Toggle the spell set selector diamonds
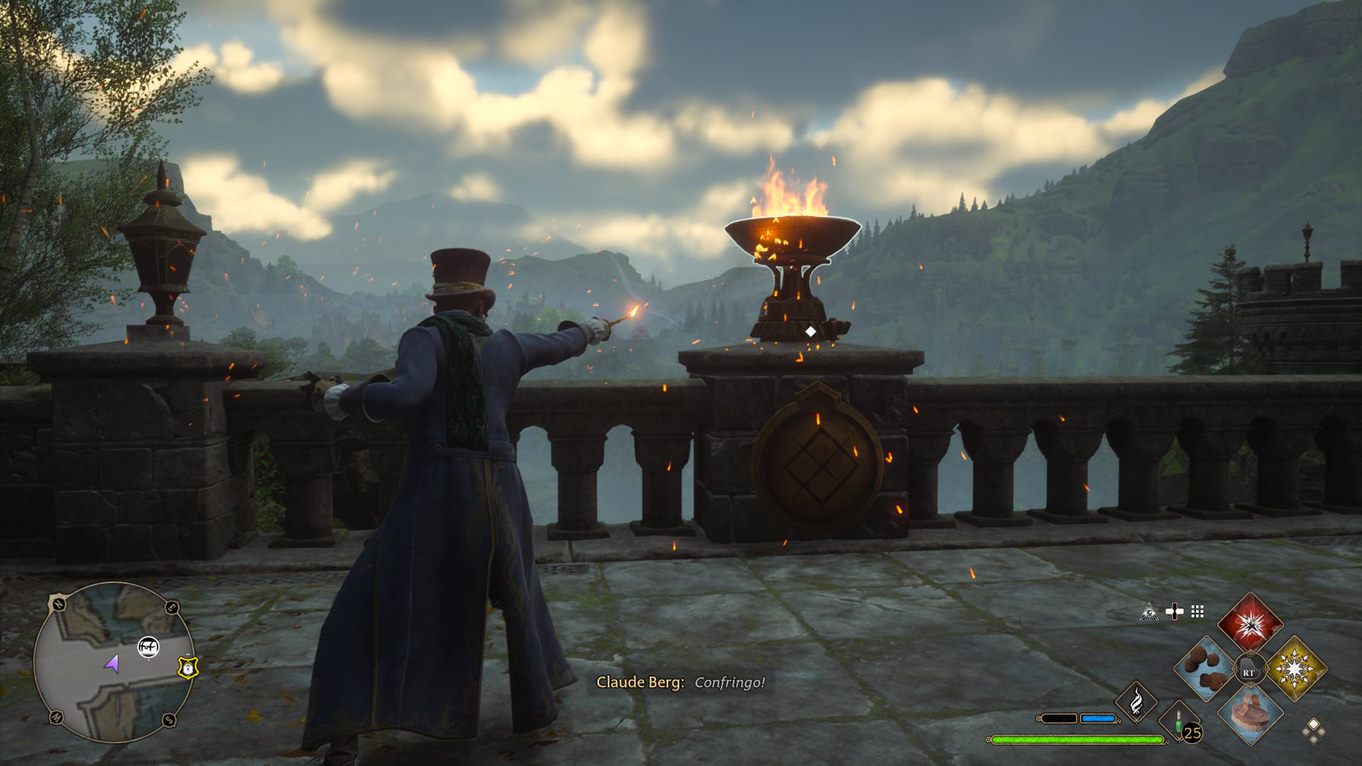1362x766 pixels. pos(1314,730)
